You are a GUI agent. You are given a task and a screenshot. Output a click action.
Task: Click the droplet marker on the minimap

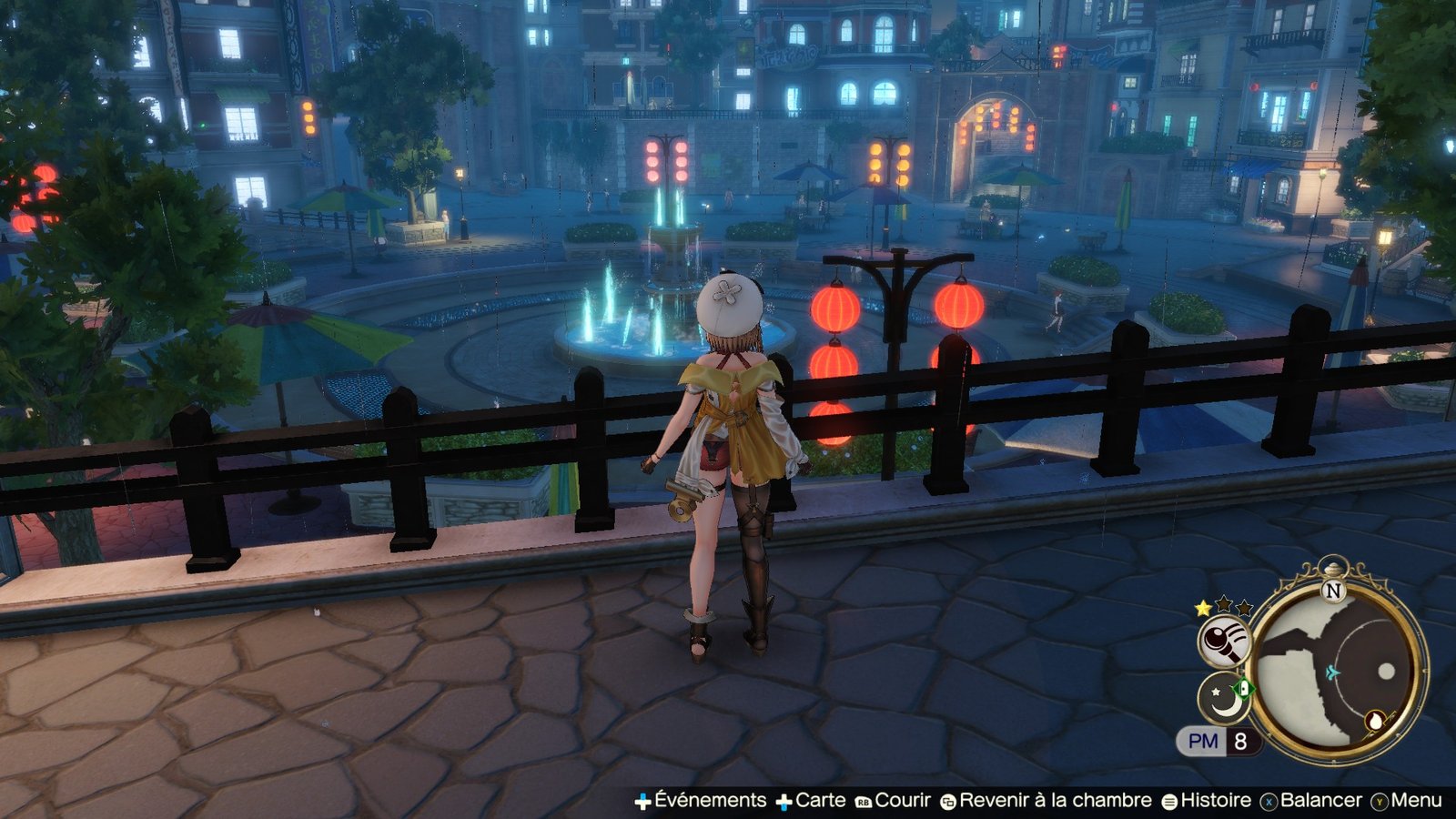(x=1375, y=722)
